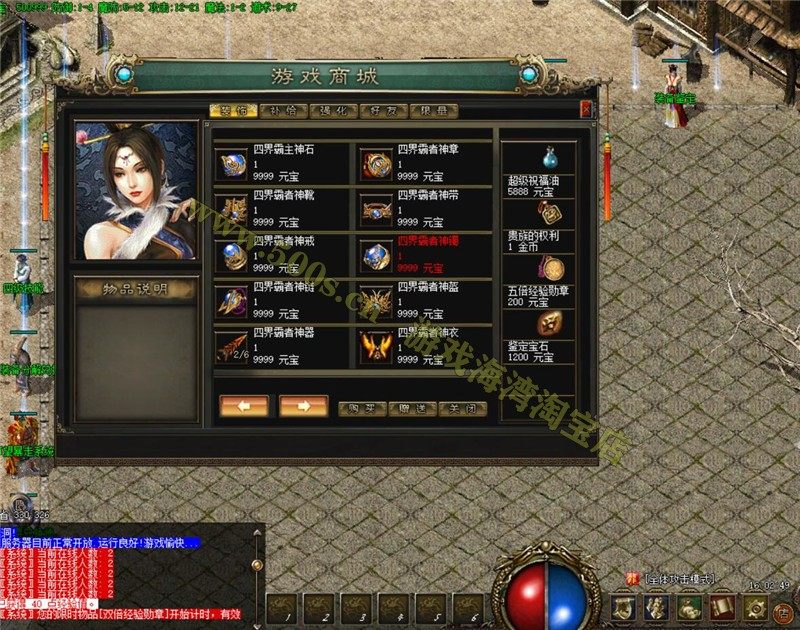This screenshot has width=800, height=630.
Task: Pick the 四界霸者神盔 helmet item
Action: pos(377,299)
